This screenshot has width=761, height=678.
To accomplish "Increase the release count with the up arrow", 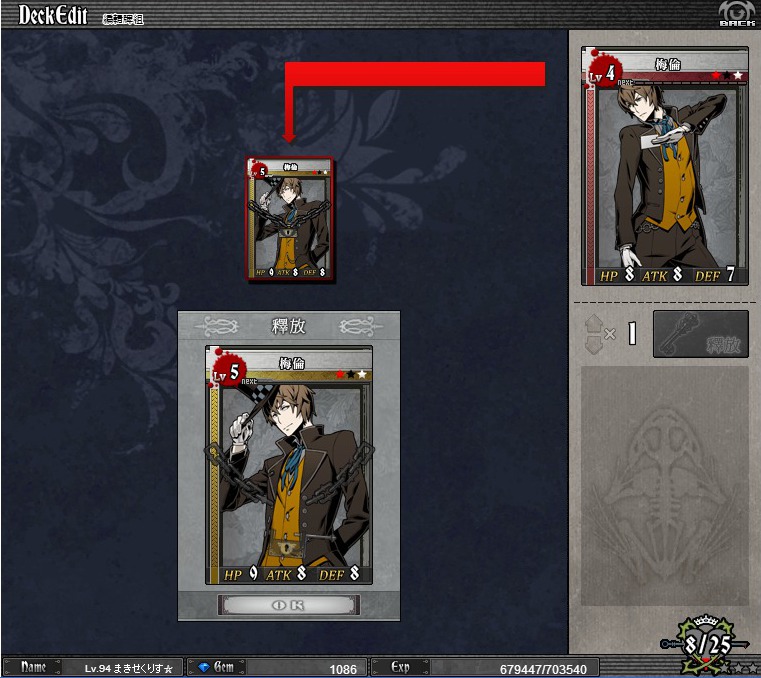I will [595, 323].
